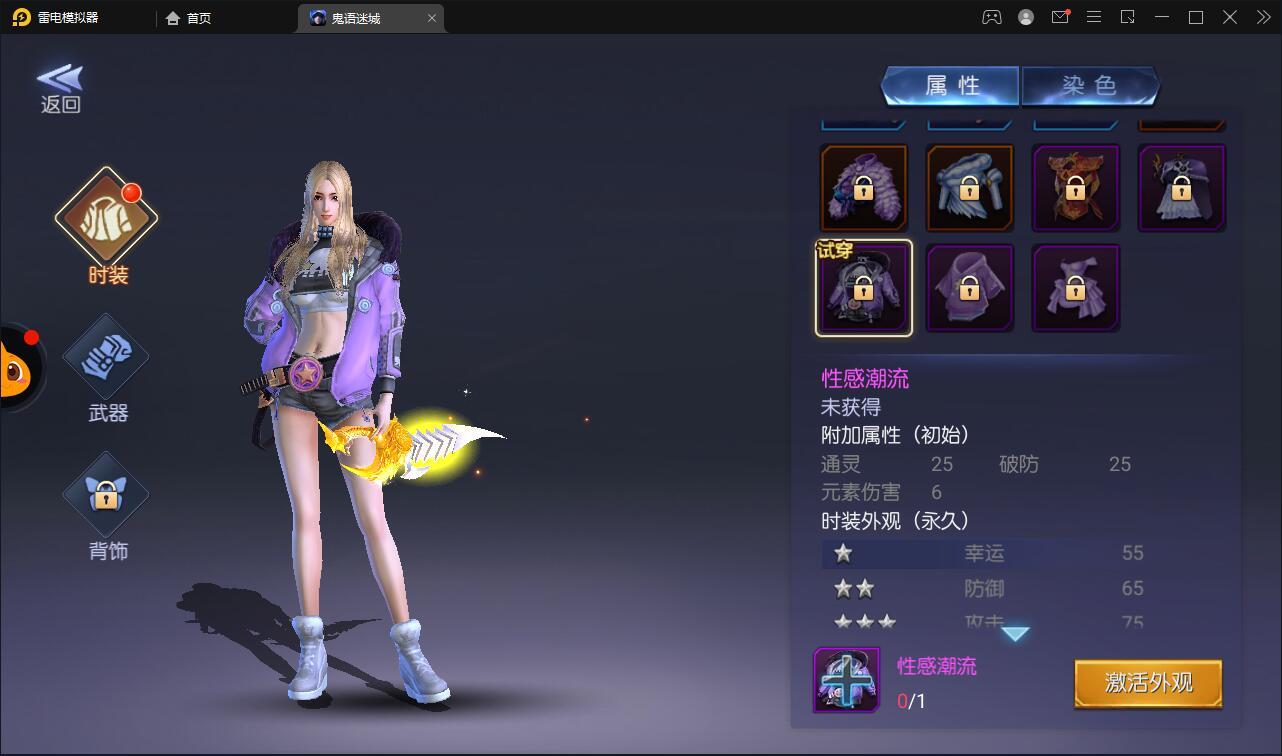Image resolution: width=1282 pixels, height=756 pixels.
Task: Select the locked red-gold armor costume
Action: pyautogui.click(x=1075, y=188)
